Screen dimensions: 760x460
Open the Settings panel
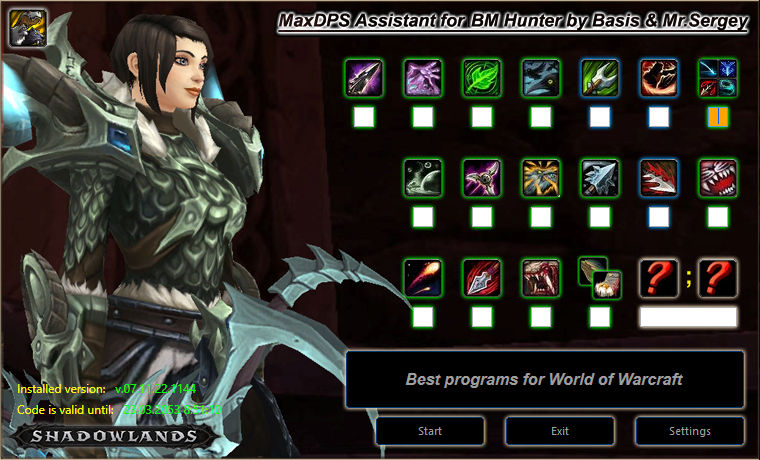pyautogui.click(x=690, y=431)
